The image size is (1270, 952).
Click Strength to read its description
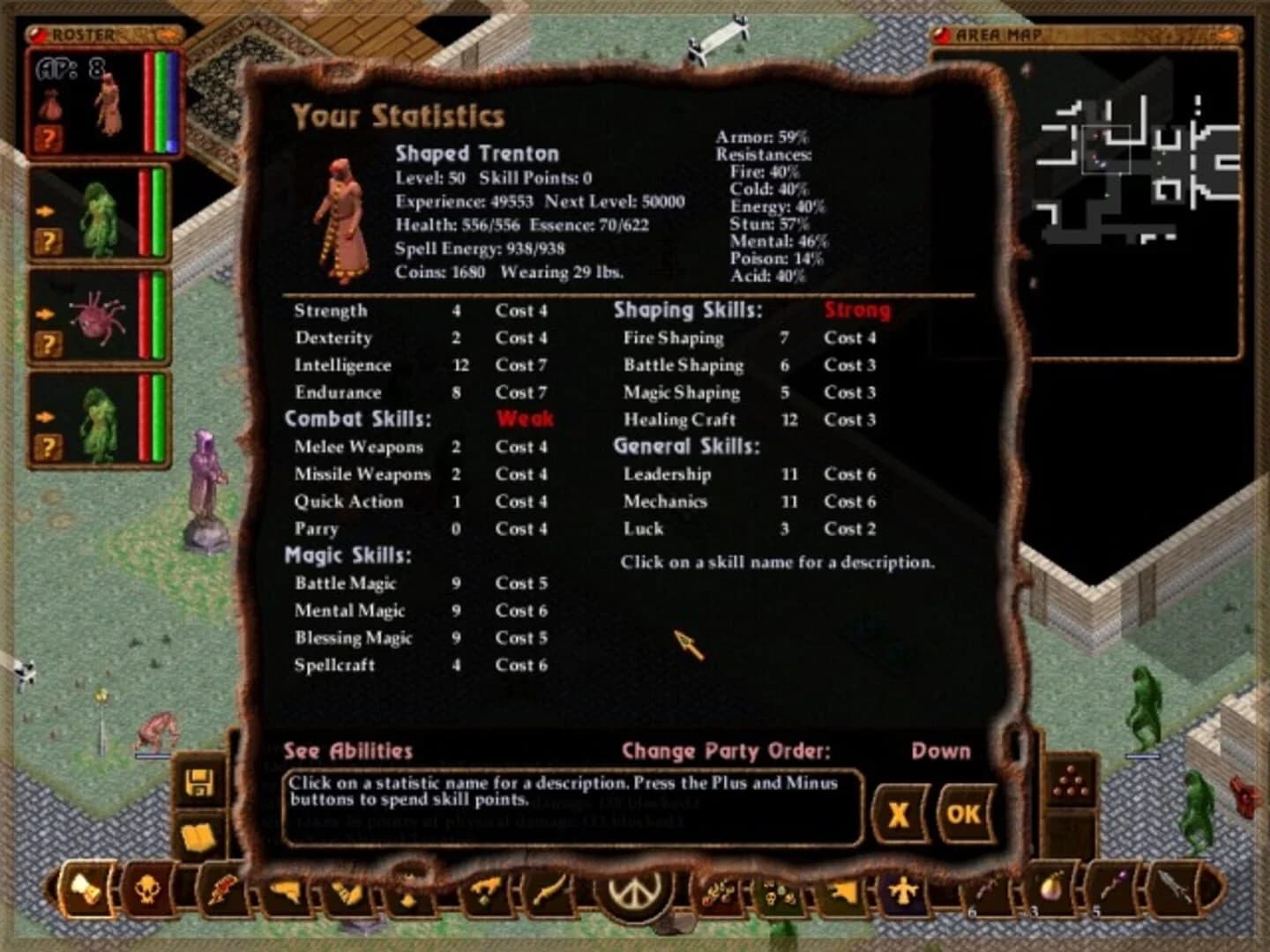(x=332, y=311)
